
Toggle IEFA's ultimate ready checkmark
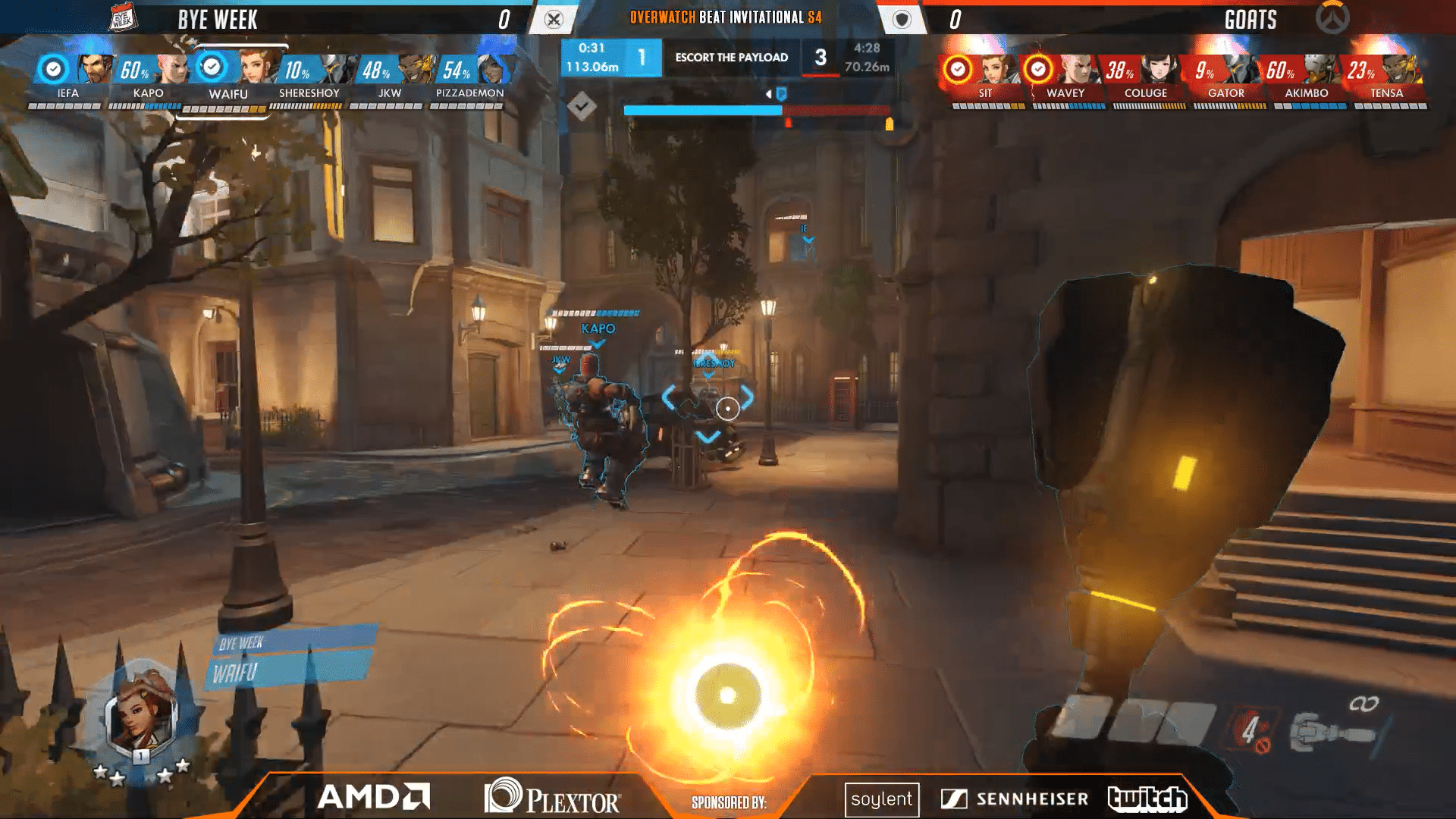[x=52, y=67]
